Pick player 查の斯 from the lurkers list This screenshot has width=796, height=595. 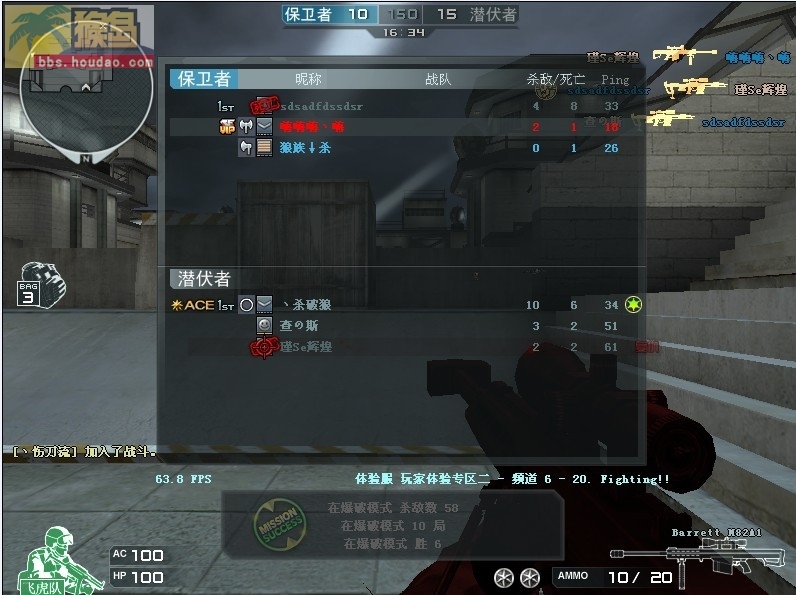(x=300, y=326)
